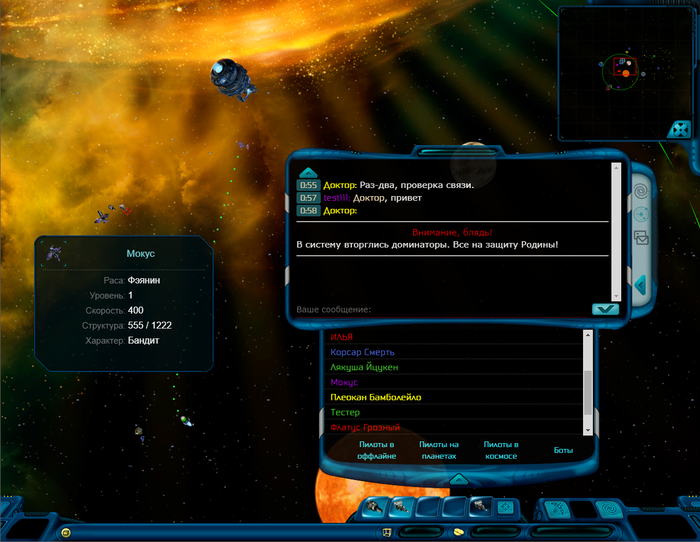Switch to 'Пилоты в космосе' filter
This screenshot has height=542, width=700.
tap(500, 450)
